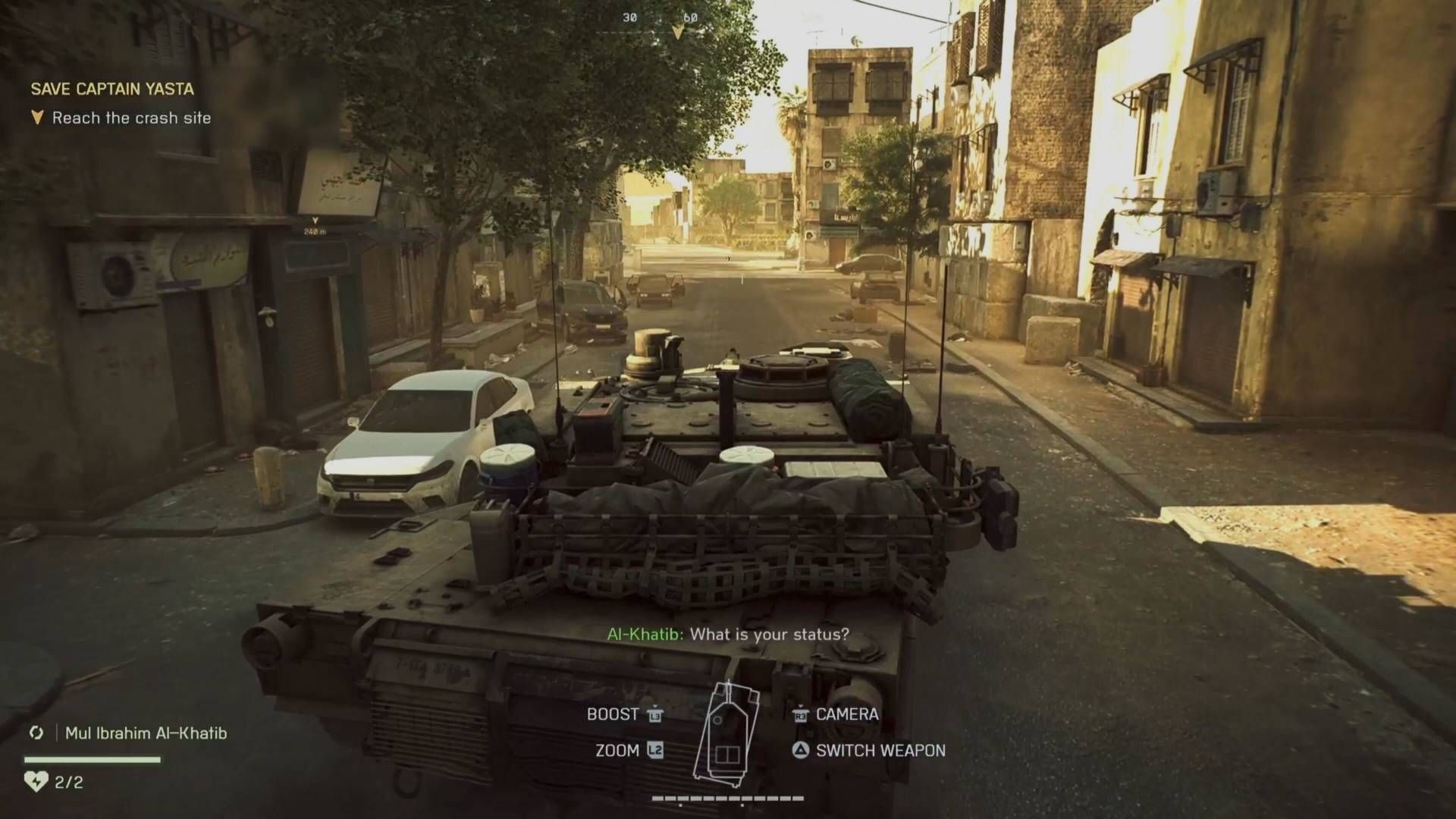Select the Save Captain Yasta objective tracker
Viewport: 1456px width, 819px height.
(x=112, y=89)
